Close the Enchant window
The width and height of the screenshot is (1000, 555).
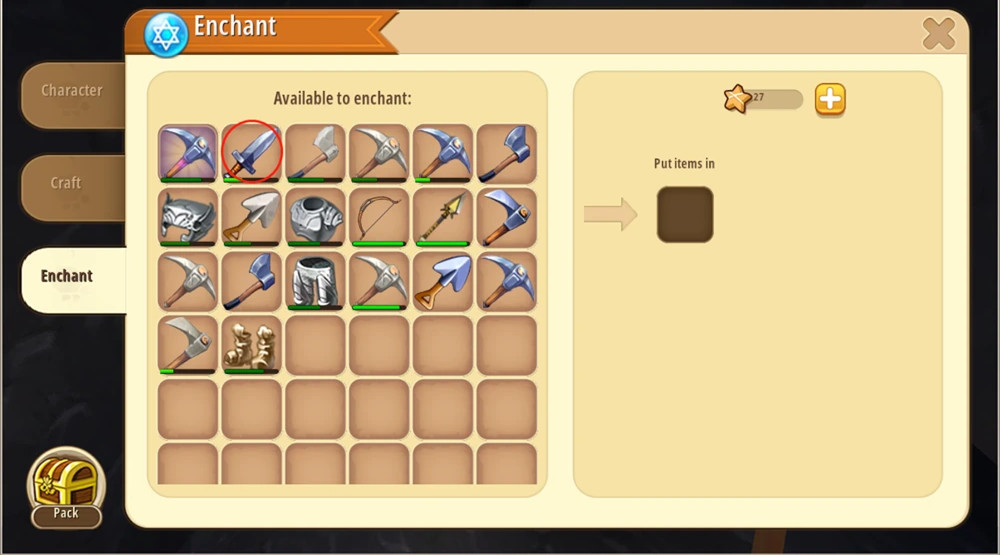(938, 35)
